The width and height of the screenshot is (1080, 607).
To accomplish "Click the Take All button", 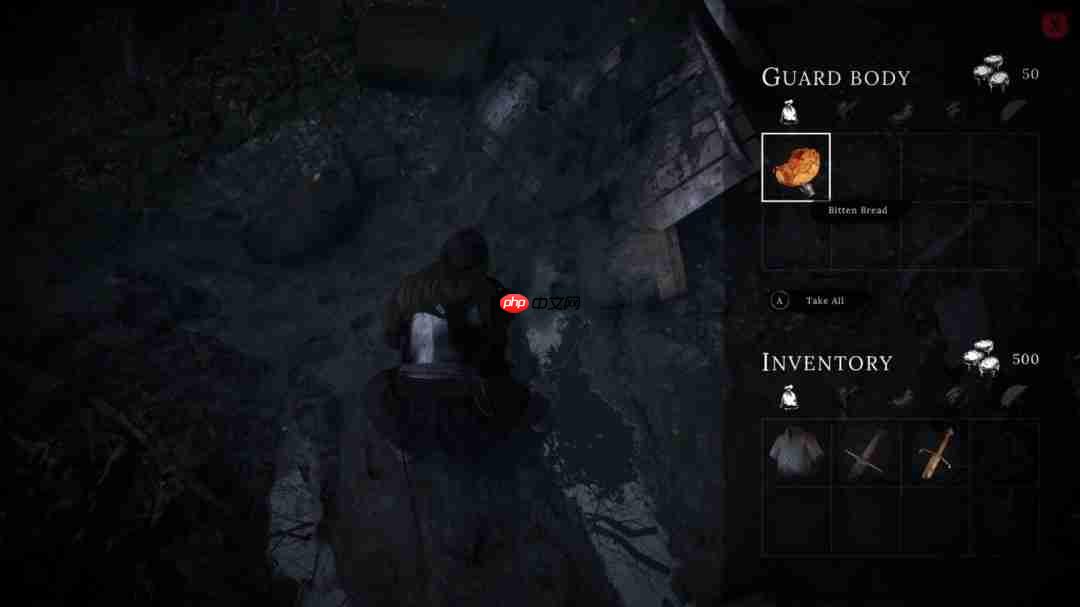I will coord(824,300).
